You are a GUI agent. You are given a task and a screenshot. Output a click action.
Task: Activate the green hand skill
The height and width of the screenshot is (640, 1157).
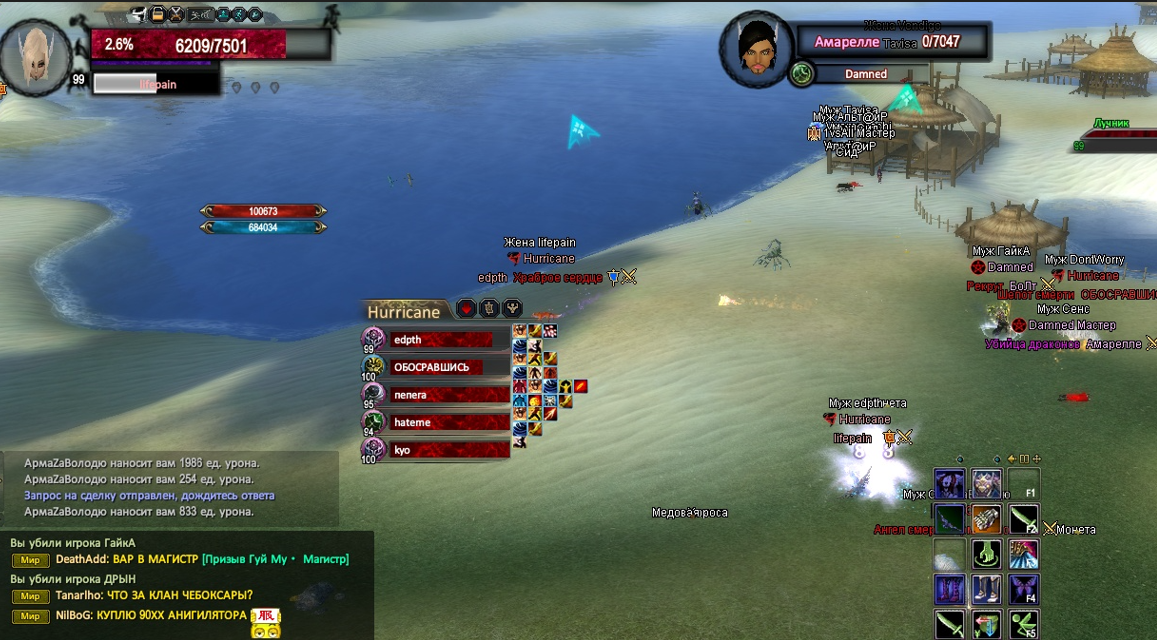tap(986, 554)
